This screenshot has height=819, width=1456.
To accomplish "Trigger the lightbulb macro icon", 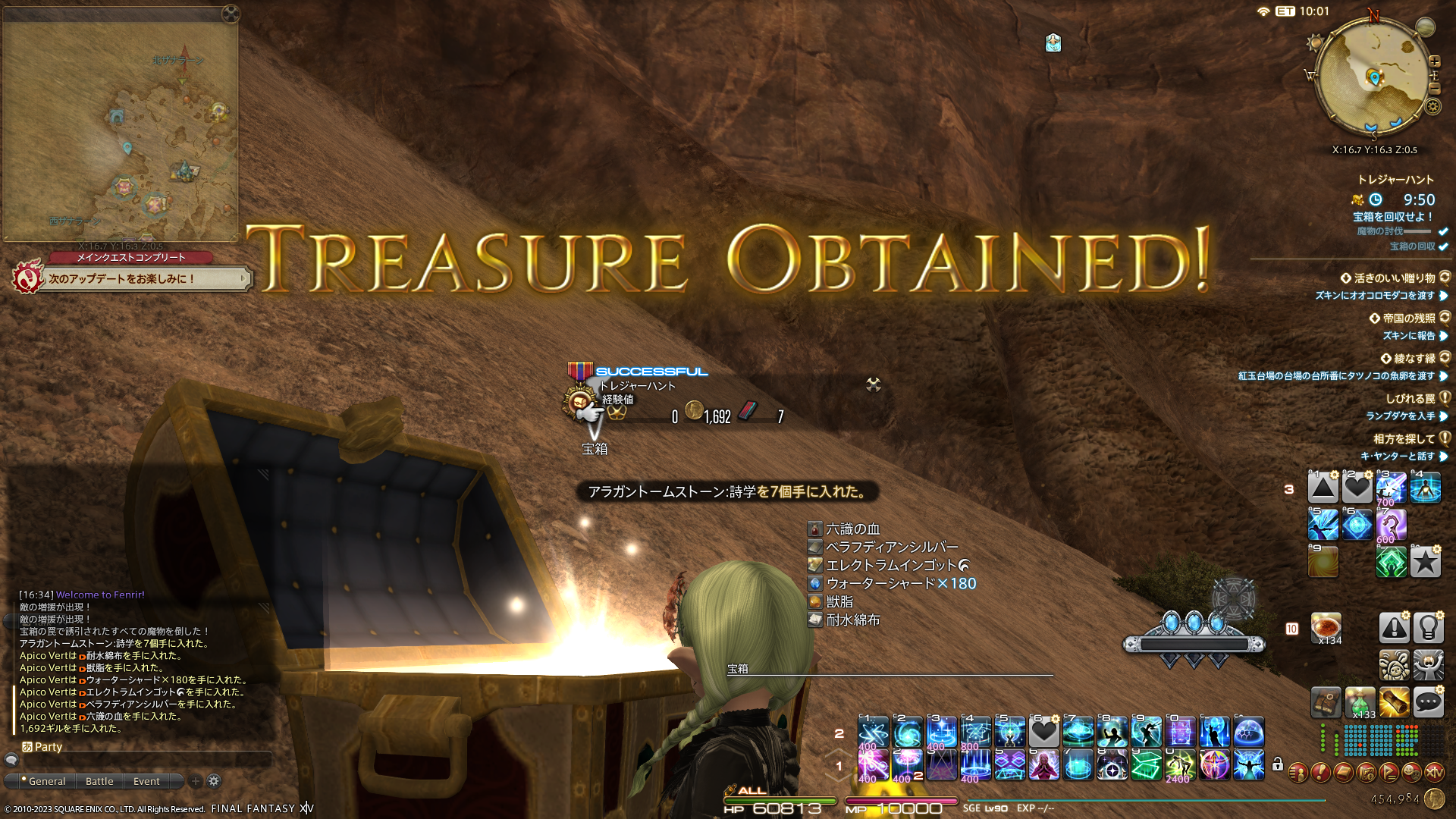I will tap(1428, 628).
